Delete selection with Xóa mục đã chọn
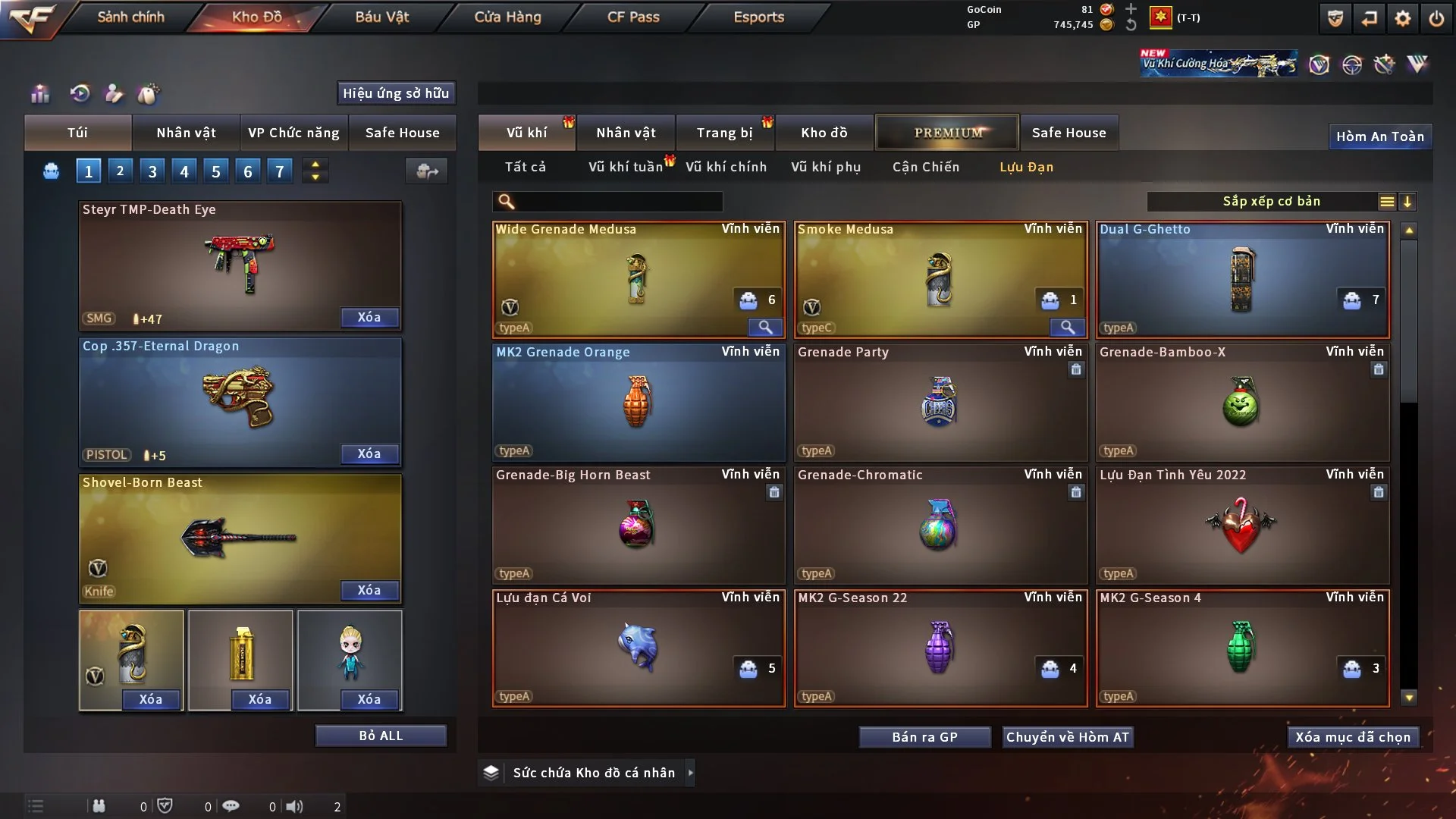The width and height of the screenshot is (1456, 819). pyautogui.click(x=1353, y=737)
